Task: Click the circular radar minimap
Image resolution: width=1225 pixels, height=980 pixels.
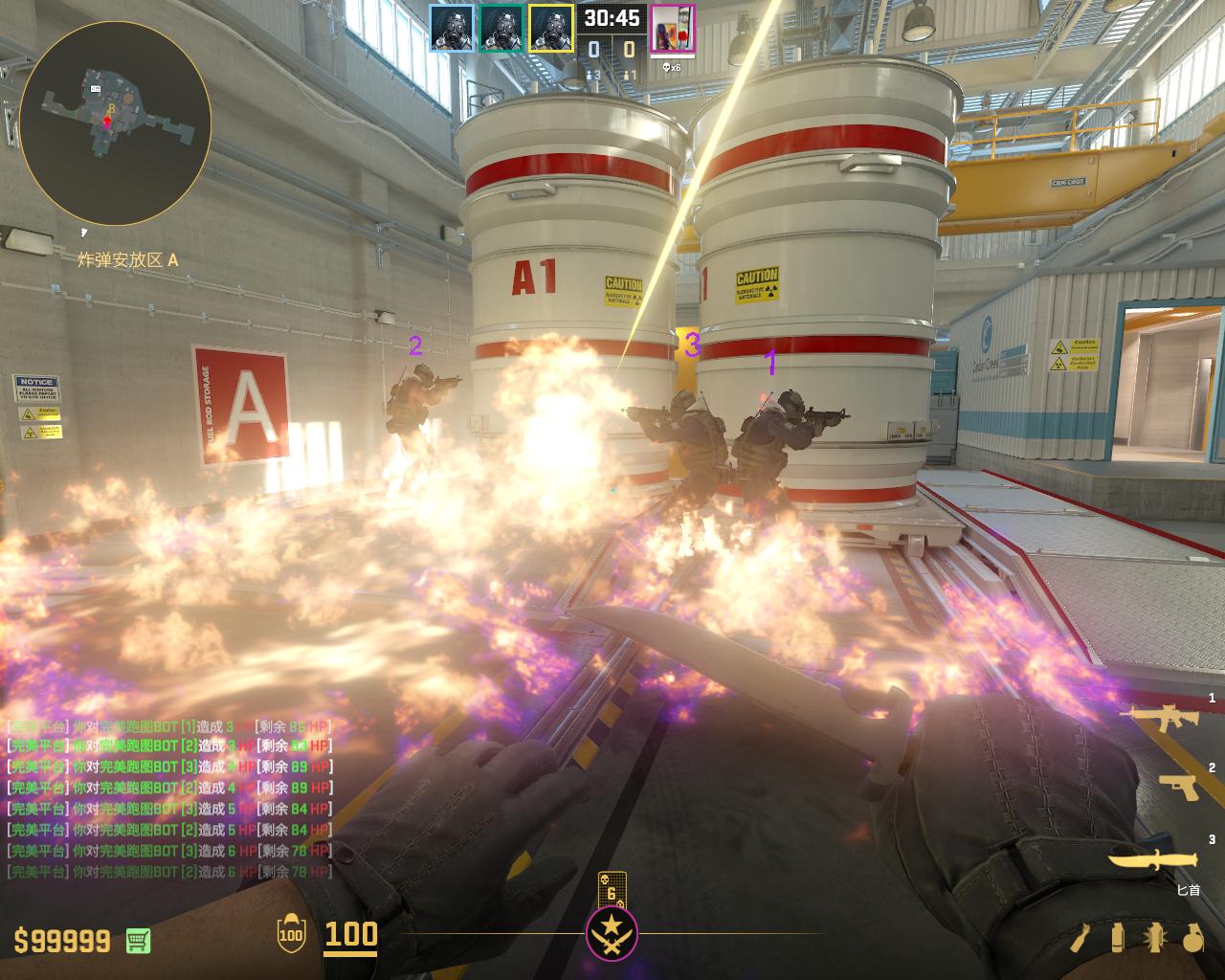Action: coord(115,123)
